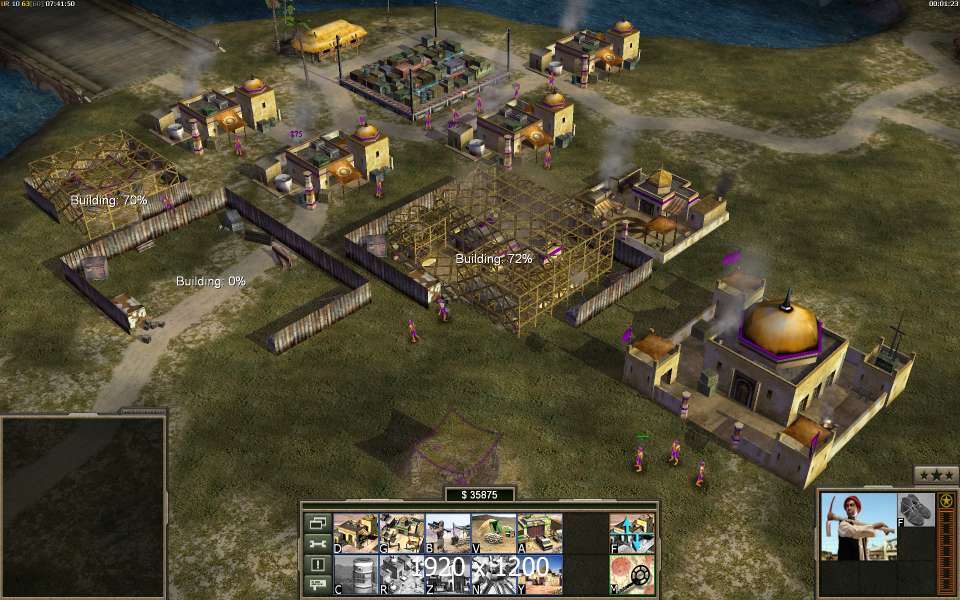Screen dimensions: 960x600
Task: Choose the build icon labeled G
Action: pos(401,533)
